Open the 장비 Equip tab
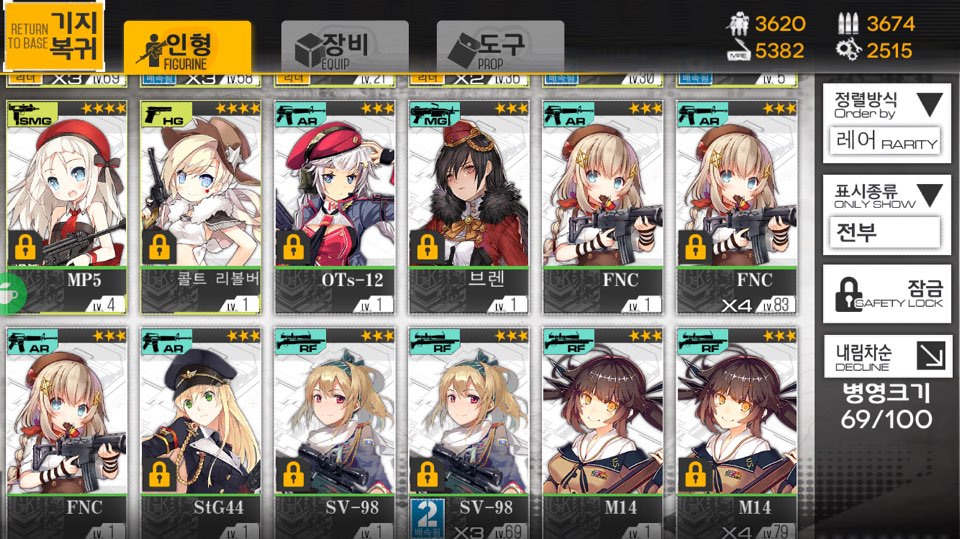The width and height of the screenshot is (960, 539). (x=344, y=46)
